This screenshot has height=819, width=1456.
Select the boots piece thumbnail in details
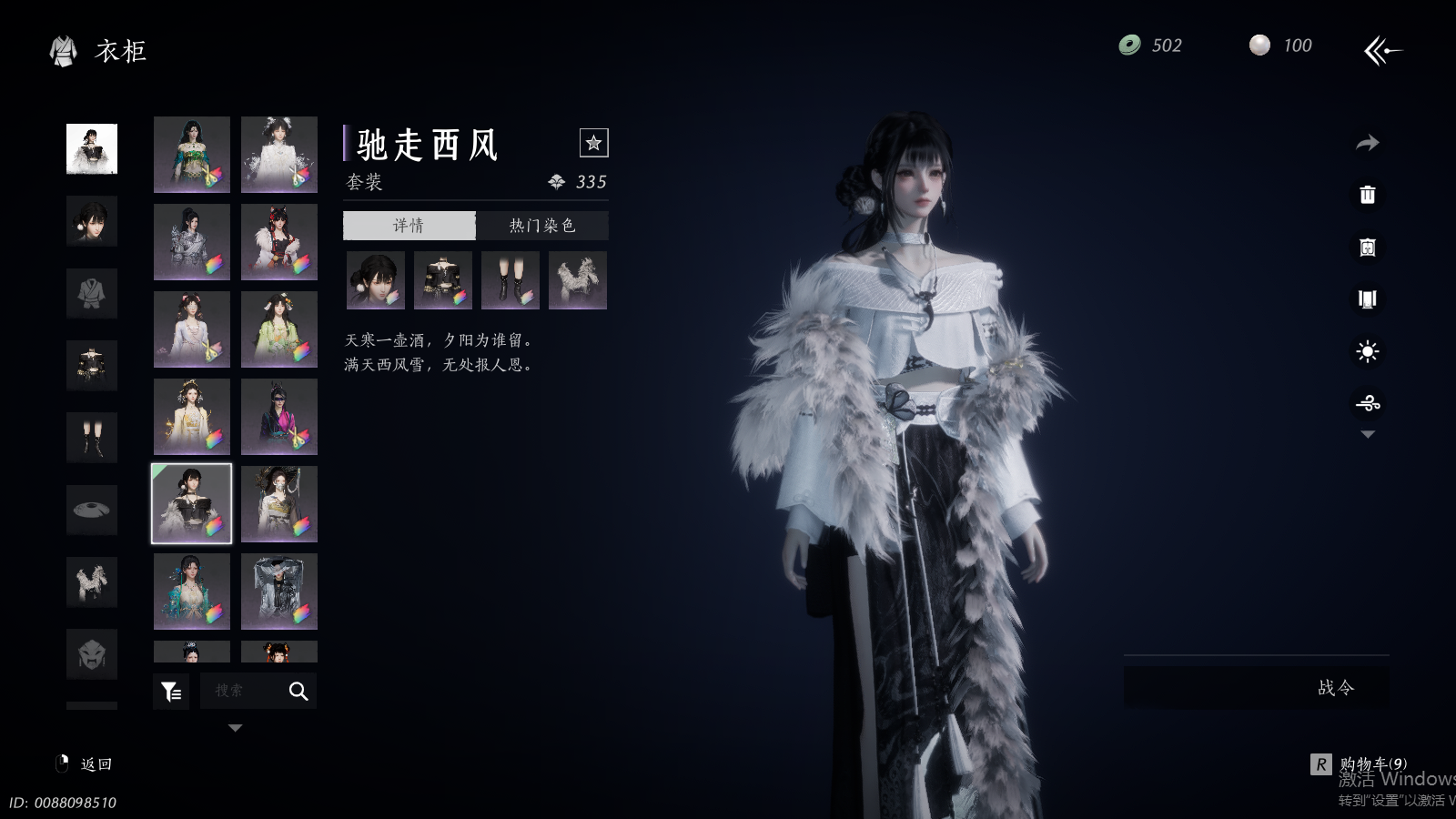[x=510, y=280]
